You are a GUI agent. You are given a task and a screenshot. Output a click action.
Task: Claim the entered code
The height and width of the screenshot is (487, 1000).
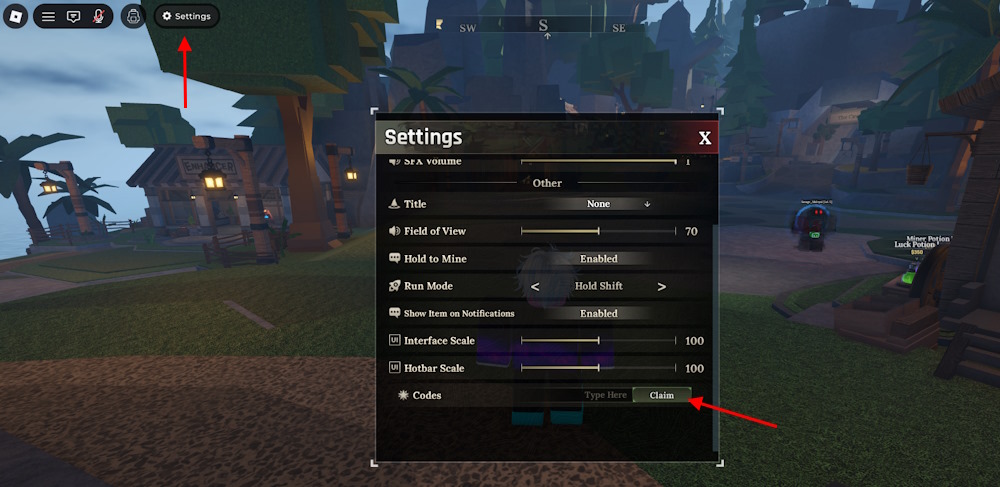coord(661,395)
